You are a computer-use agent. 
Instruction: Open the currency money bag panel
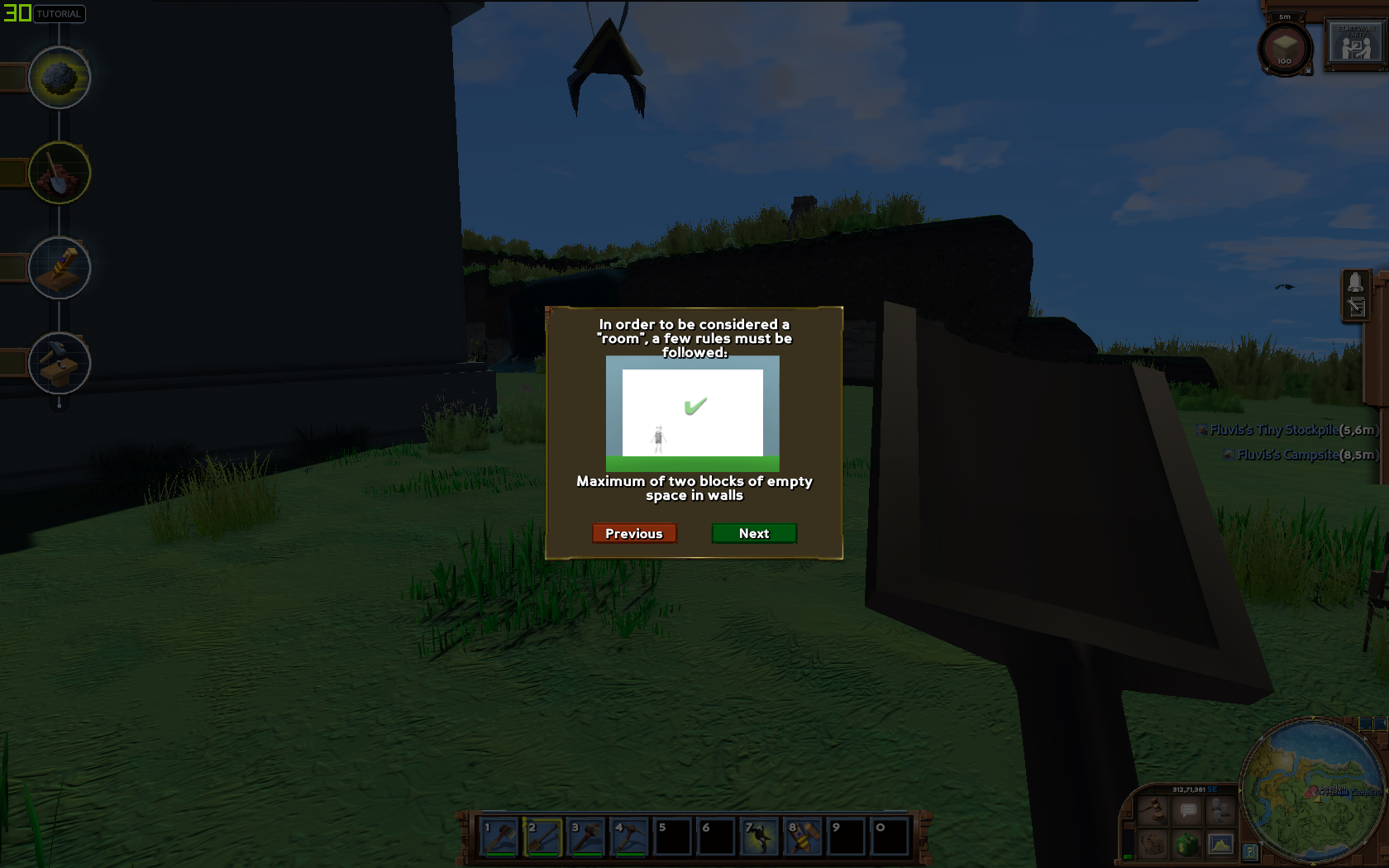pos(1187,844)
